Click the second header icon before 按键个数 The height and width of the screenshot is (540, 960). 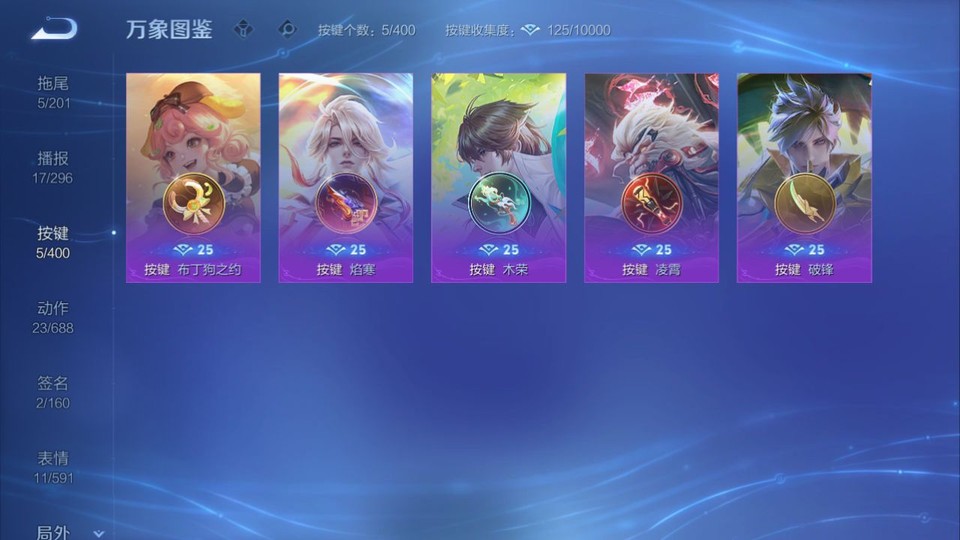(288, 30)
